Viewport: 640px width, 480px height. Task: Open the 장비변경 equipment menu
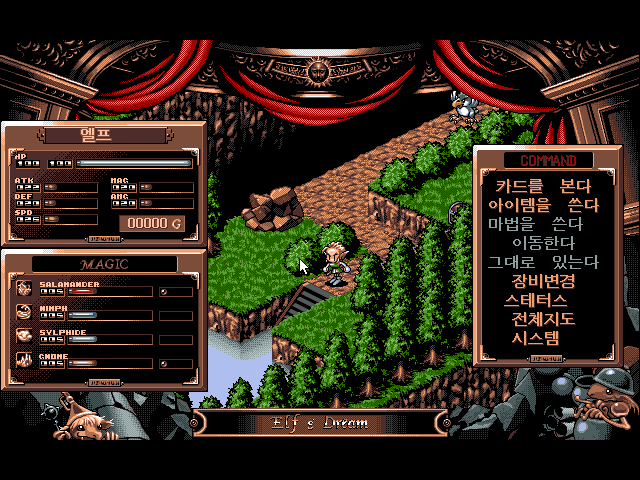coord(543,281)
